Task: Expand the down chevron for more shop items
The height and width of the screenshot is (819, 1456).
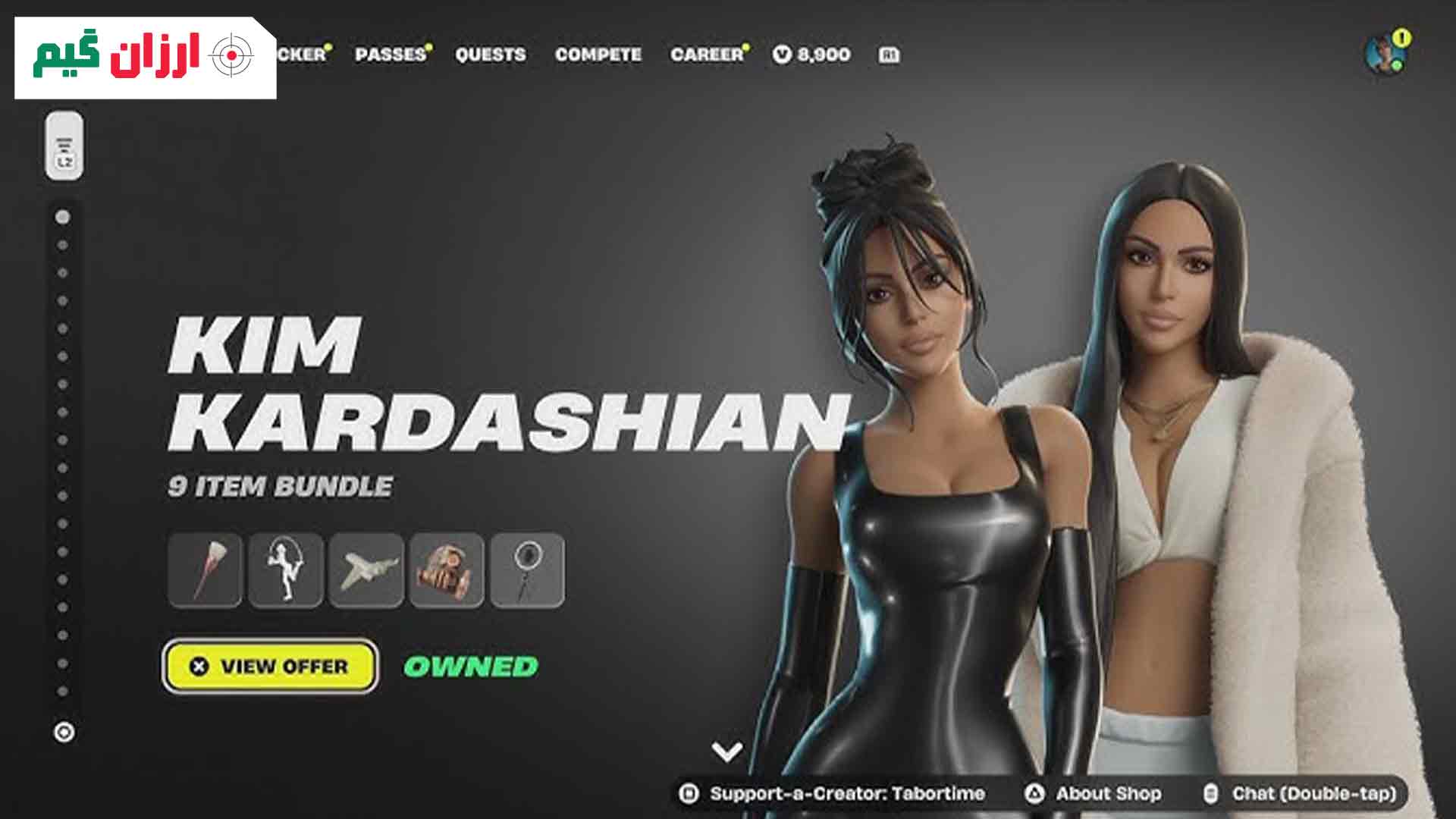Action: [x=729, y=752]
